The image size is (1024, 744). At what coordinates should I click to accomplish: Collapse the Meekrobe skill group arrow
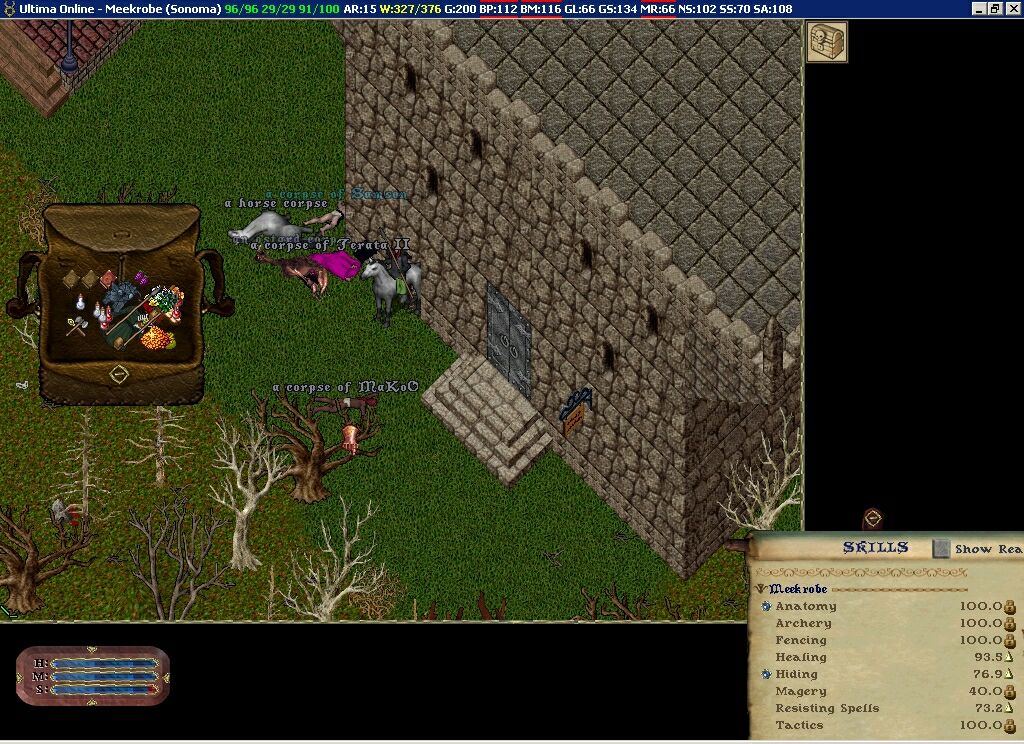[x=761, y=589]
